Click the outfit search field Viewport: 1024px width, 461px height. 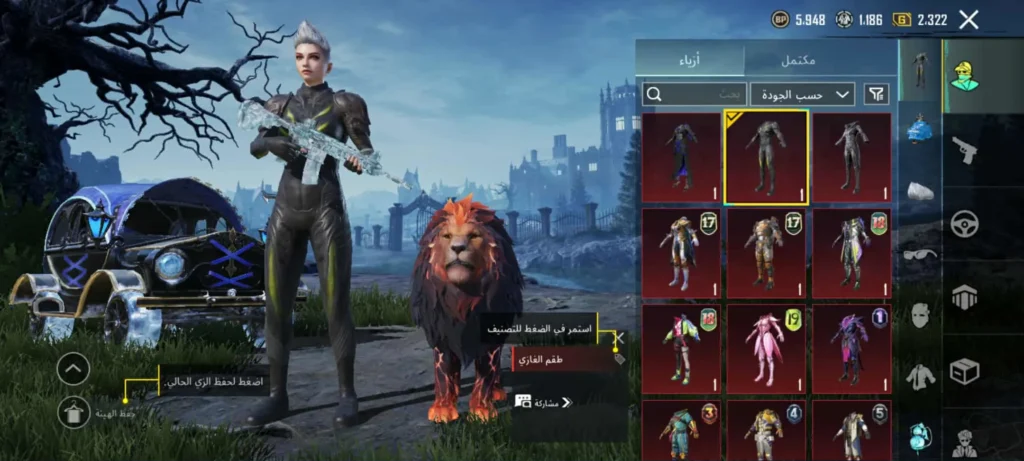pos(695,94)
